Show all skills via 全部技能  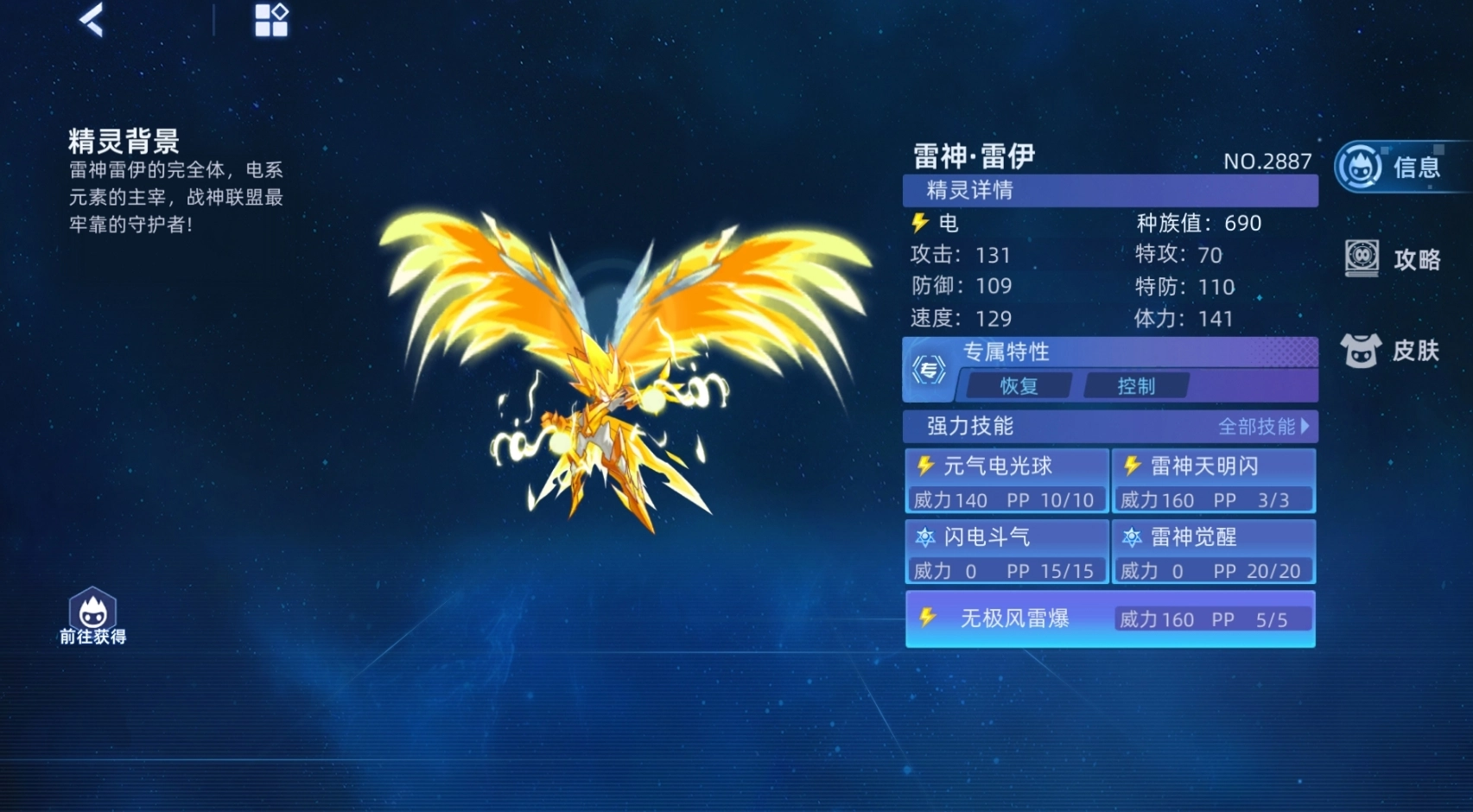coord(1263,427)
